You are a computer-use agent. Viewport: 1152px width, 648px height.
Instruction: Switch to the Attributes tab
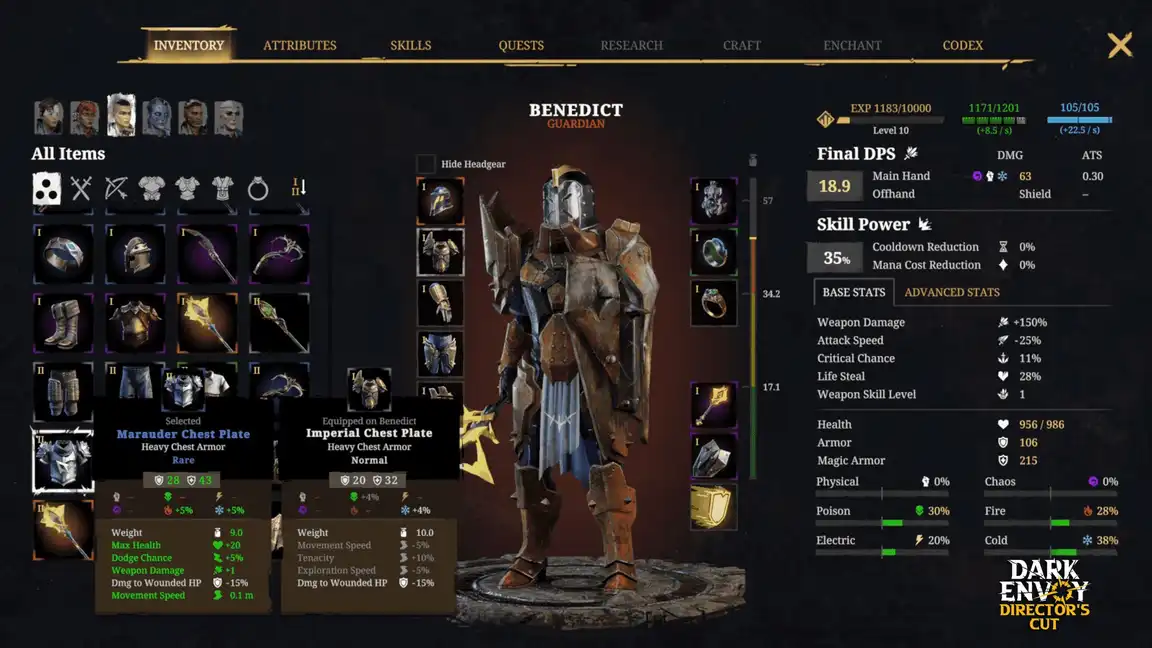pyautogui.click(x=299, y=45)
